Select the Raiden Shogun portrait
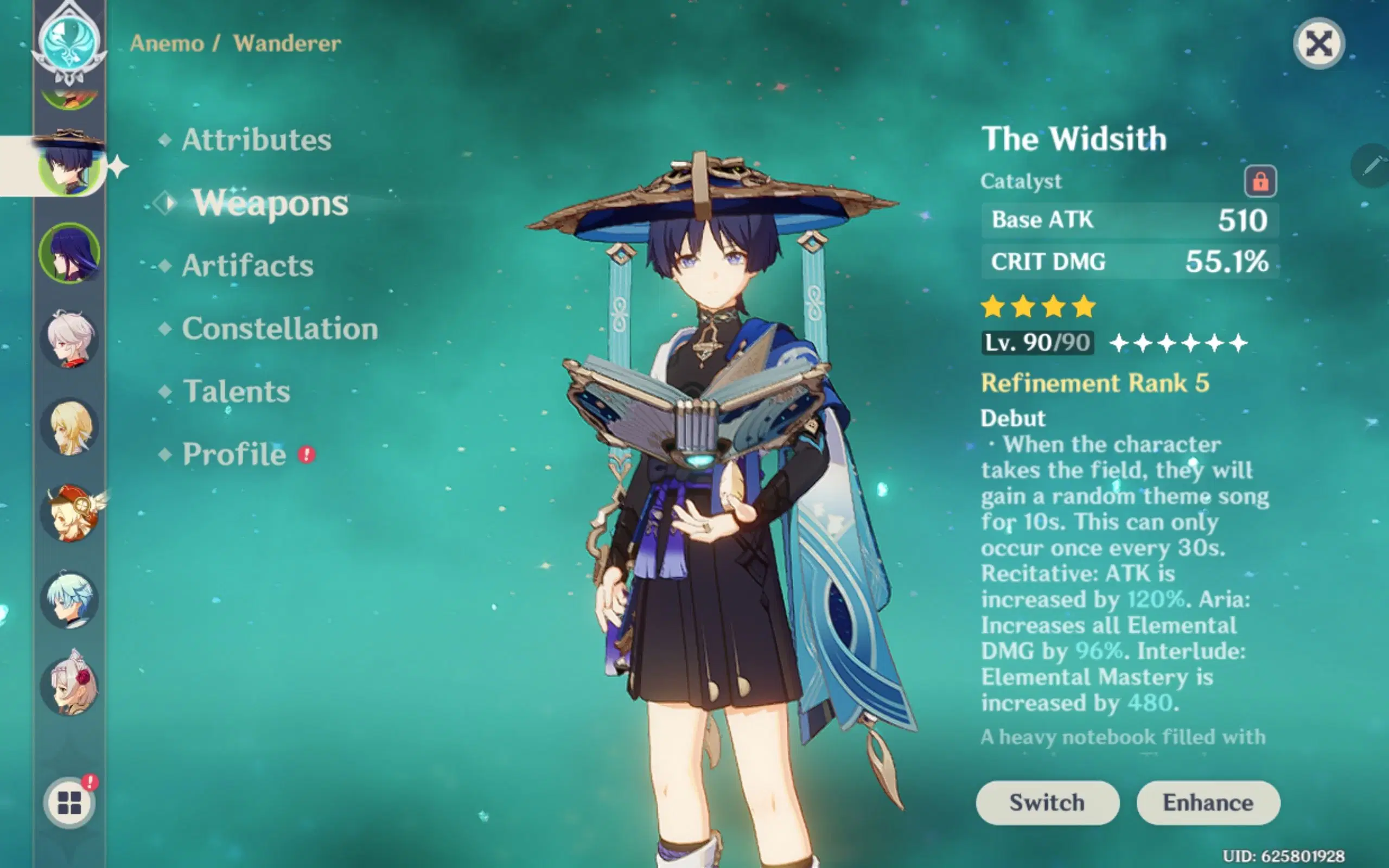 tap(69, 253)
